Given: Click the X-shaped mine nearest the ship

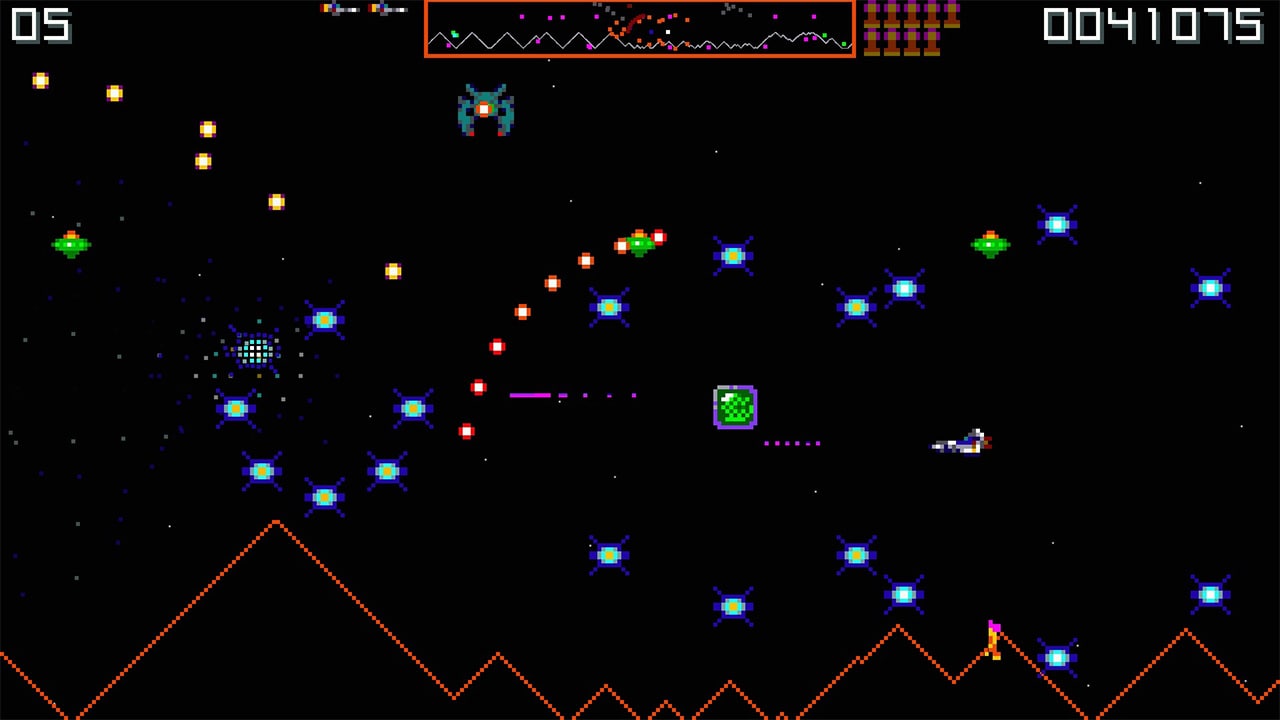Looking at the screenshot, I should 857,553.
